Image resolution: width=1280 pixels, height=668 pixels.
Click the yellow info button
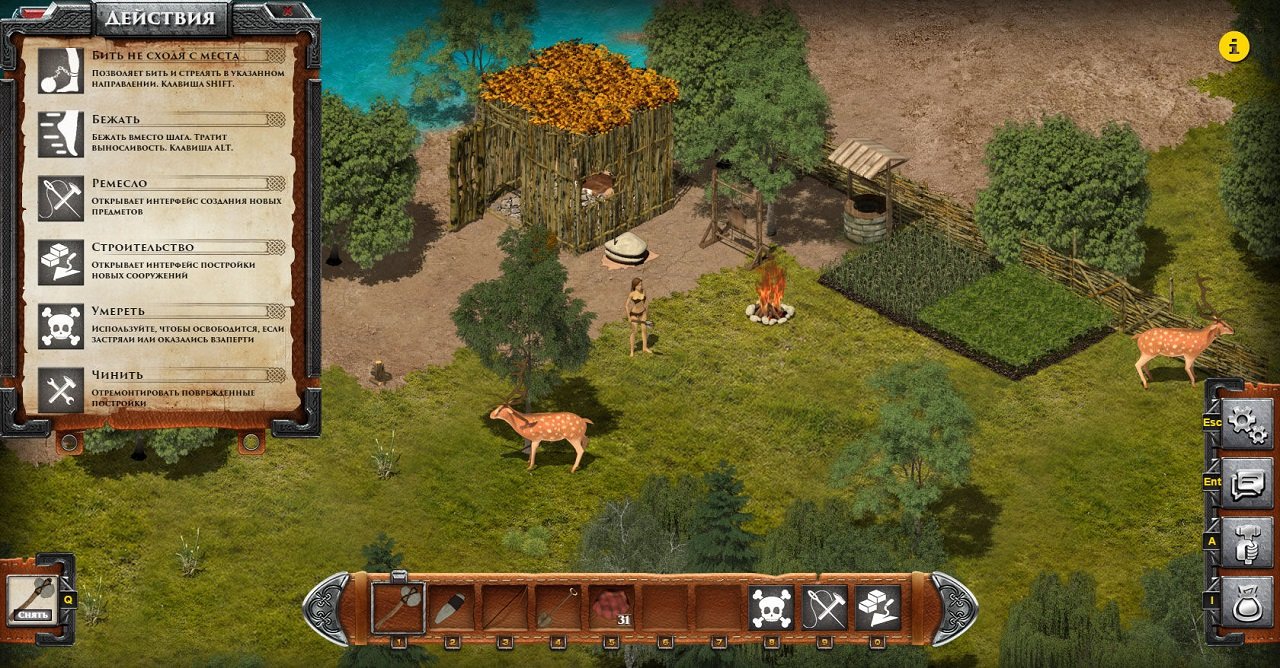(1234, 46)
